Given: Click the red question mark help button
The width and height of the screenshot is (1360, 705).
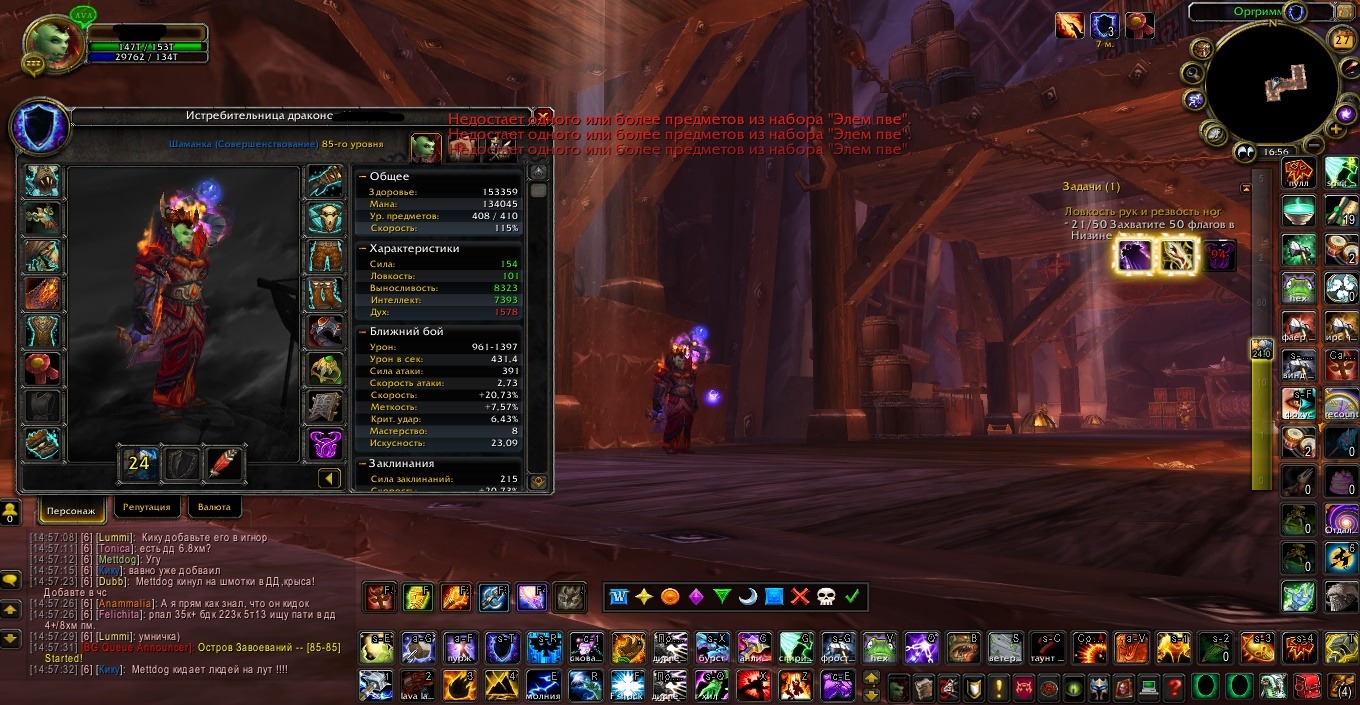Looking at the screenshot, I should [1175, 687].
